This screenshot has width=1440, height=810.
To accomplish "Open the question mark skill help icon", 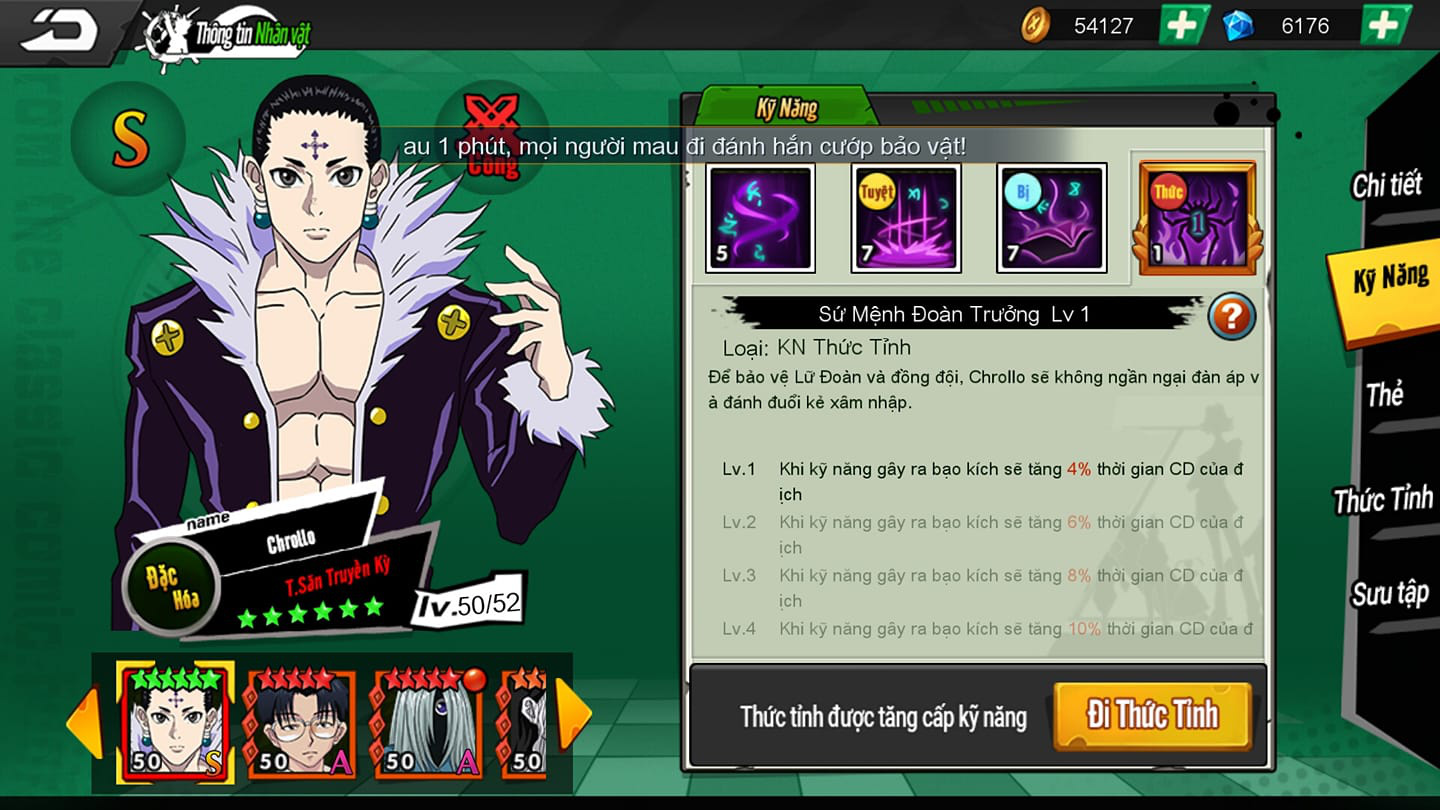I will click(x=1230, y=315).
